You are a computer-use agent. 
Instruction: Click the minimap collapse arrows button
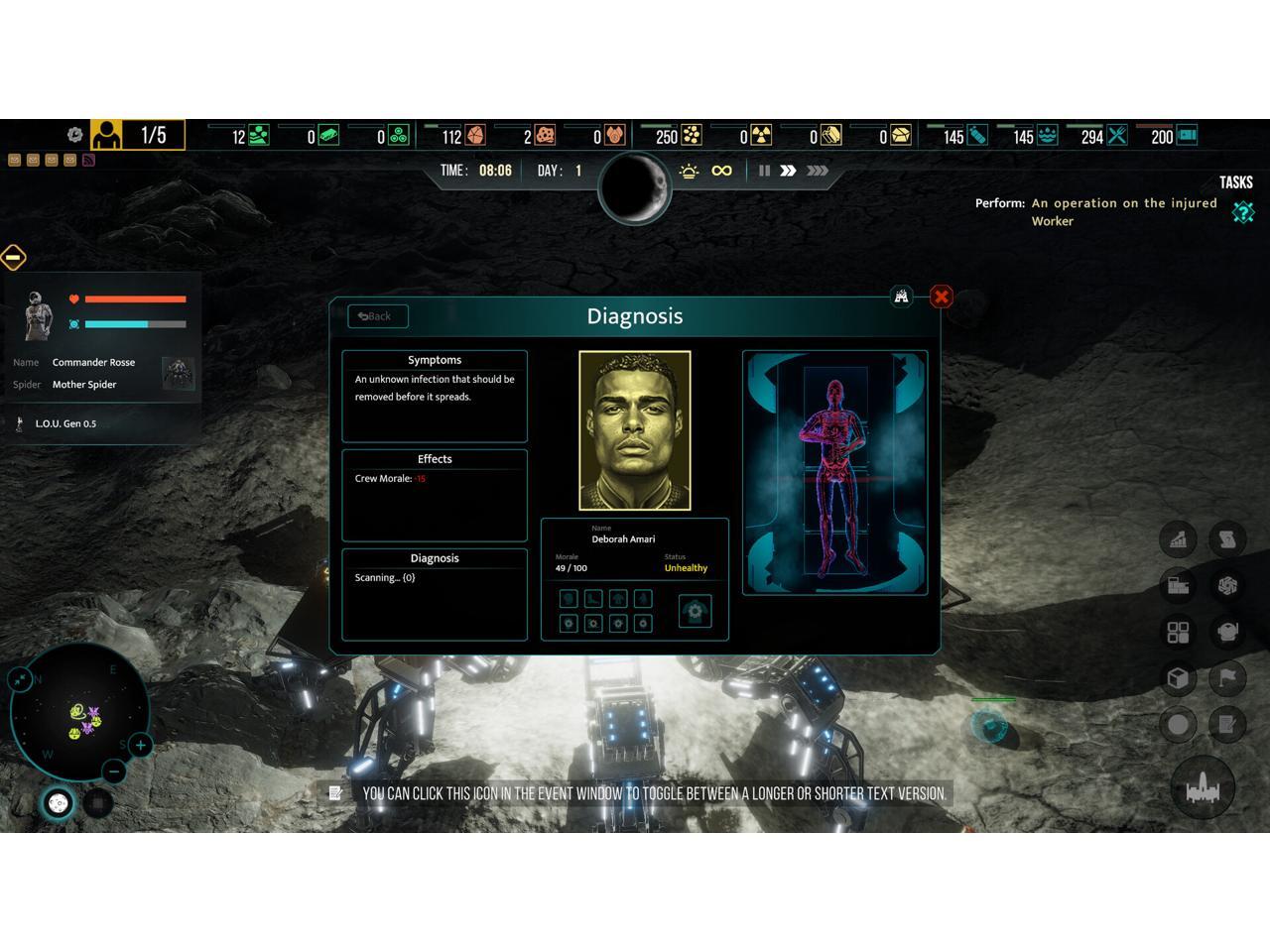(x=20, y=678)
